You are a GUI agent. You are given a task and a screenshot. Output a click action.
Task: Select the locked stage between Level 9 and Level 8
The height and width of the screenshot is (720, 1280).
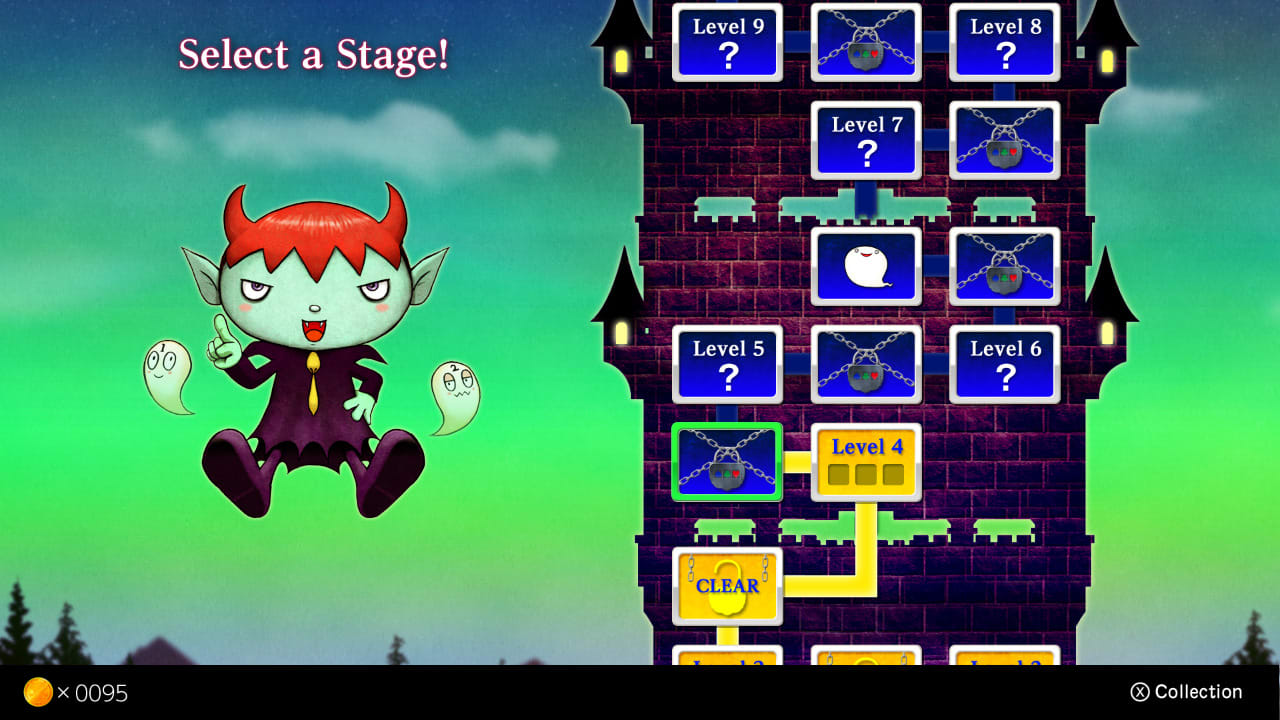[866, 42]
